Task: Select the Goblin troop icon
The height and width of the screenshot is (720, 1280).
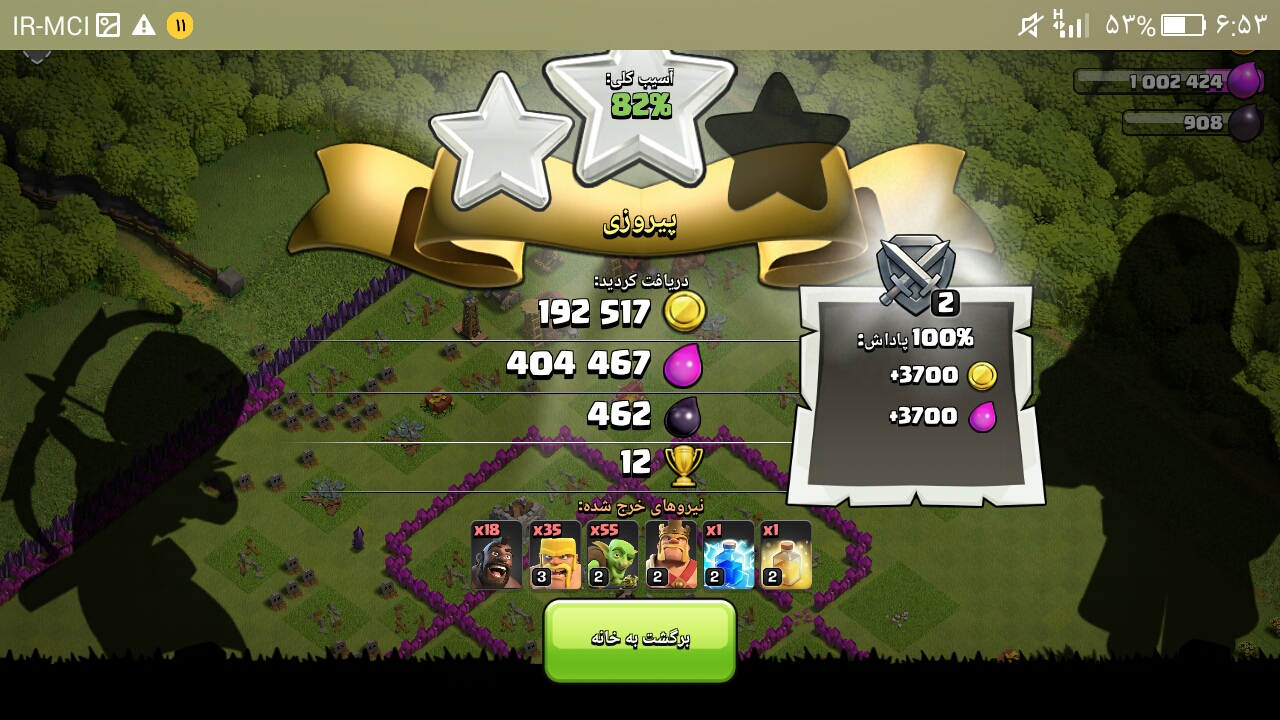Action: pyautogui.click(x=613, y=555)
